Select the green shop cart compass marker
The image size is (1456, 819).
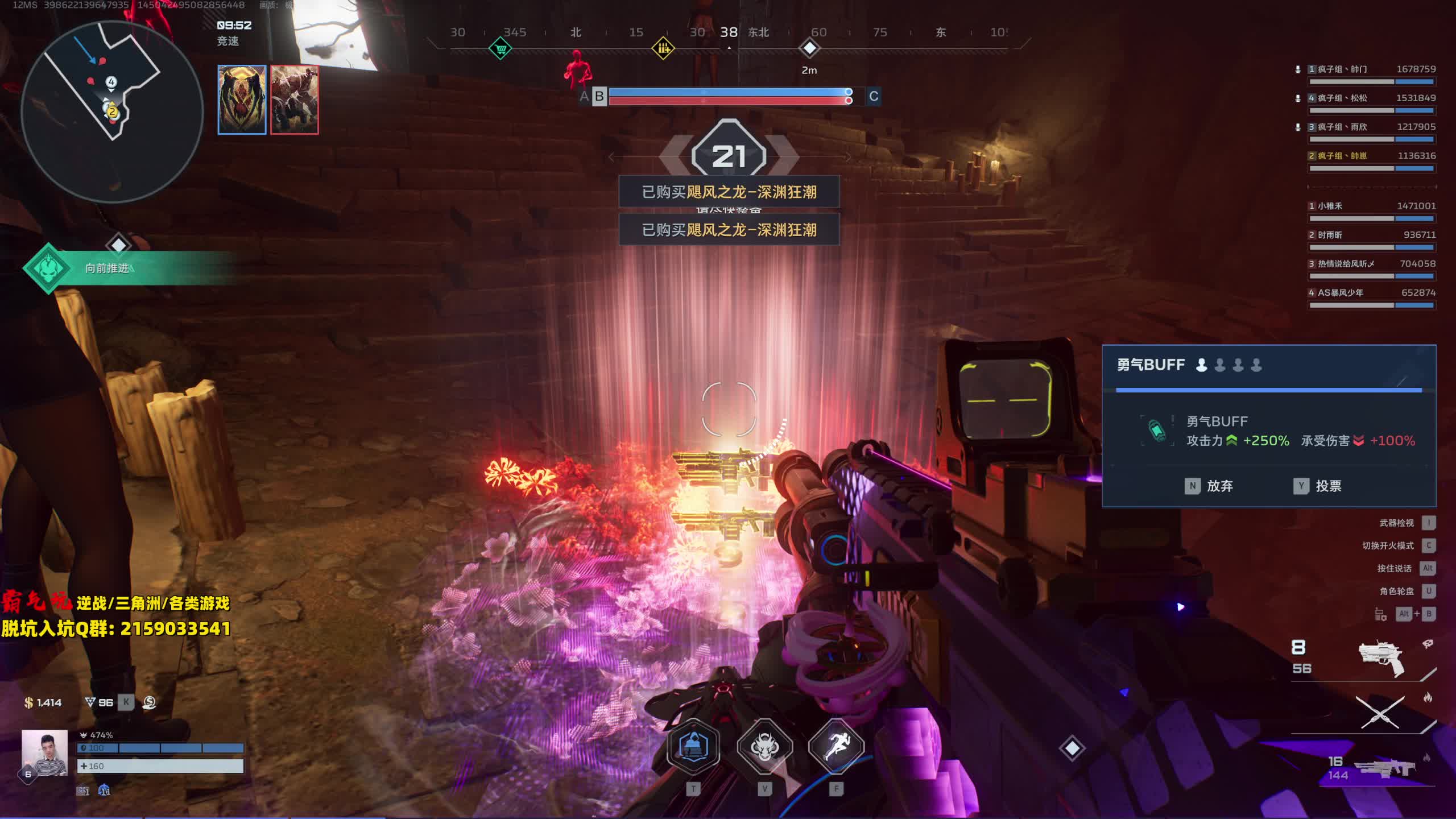[500, 48]
